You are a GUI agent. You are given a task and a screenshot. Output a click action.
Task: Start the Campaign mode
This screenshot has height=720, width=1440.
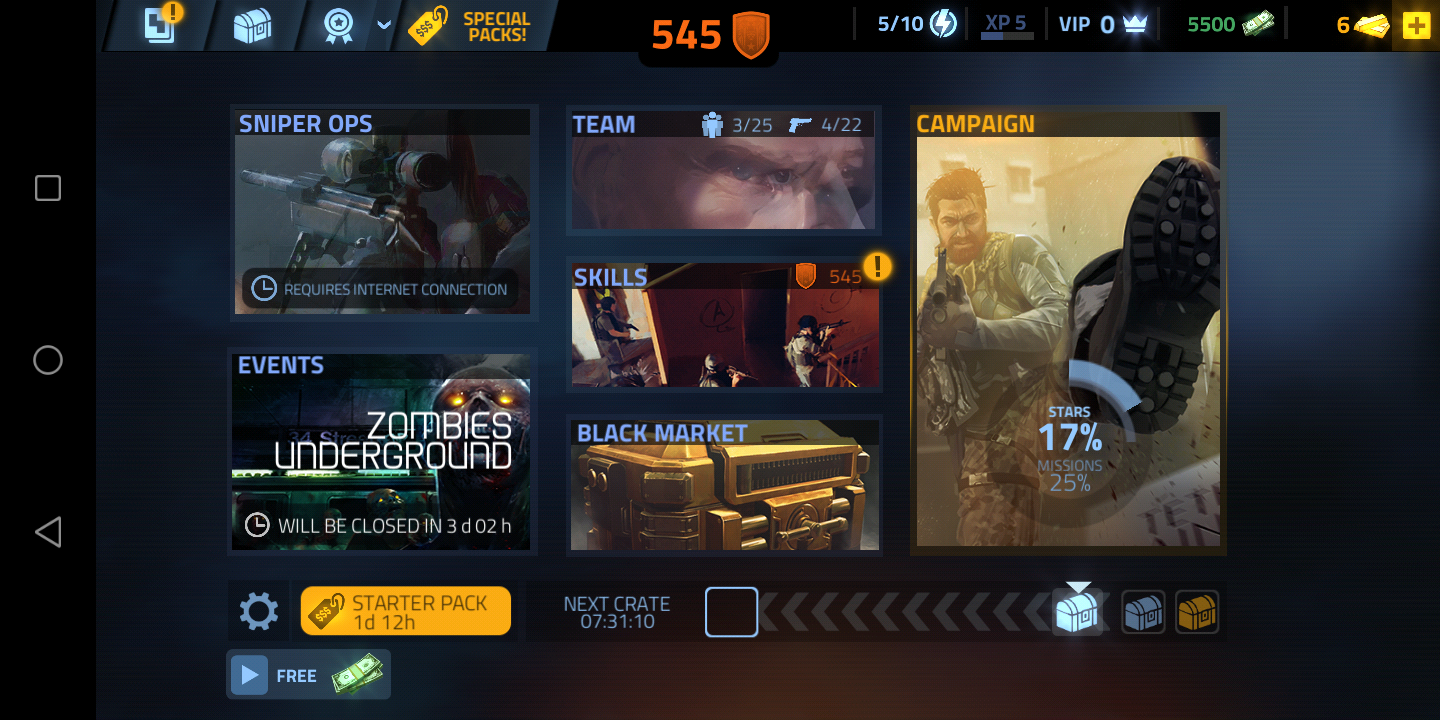1068,330
